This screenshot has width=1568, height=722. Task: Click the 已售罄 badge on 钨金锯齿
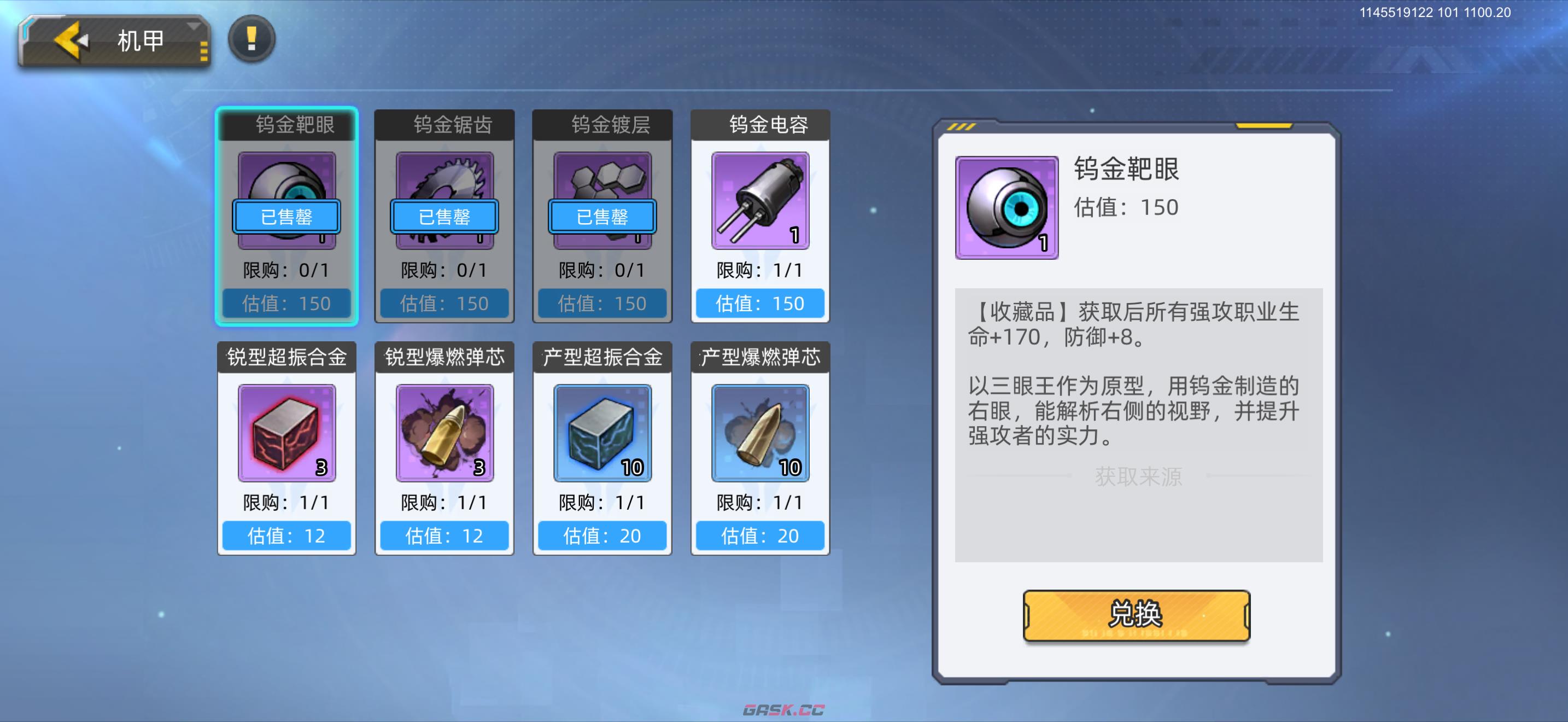tap(444, 217)
